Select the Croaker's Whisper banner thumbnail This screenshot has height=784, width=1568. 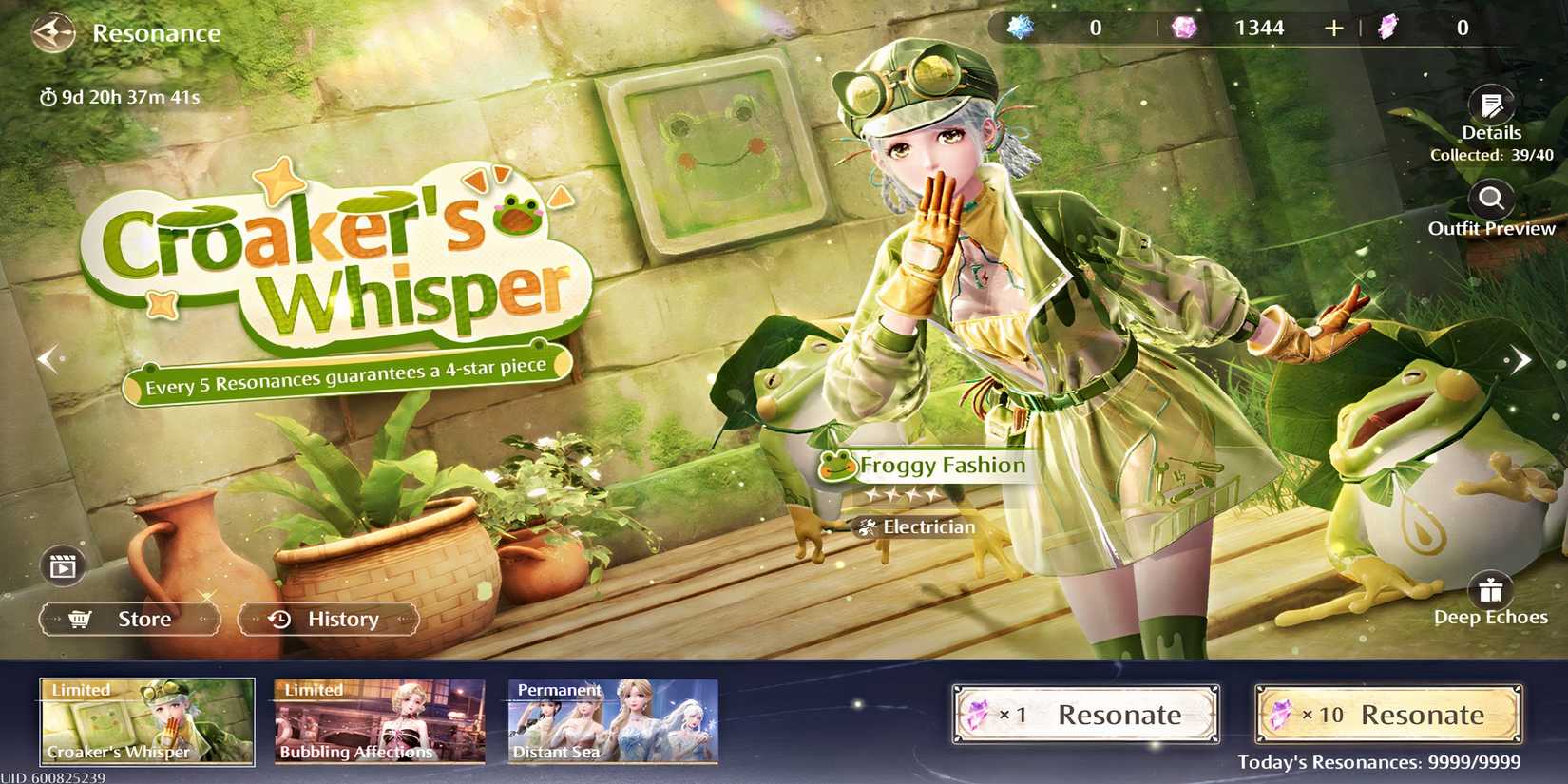[145, 719]
